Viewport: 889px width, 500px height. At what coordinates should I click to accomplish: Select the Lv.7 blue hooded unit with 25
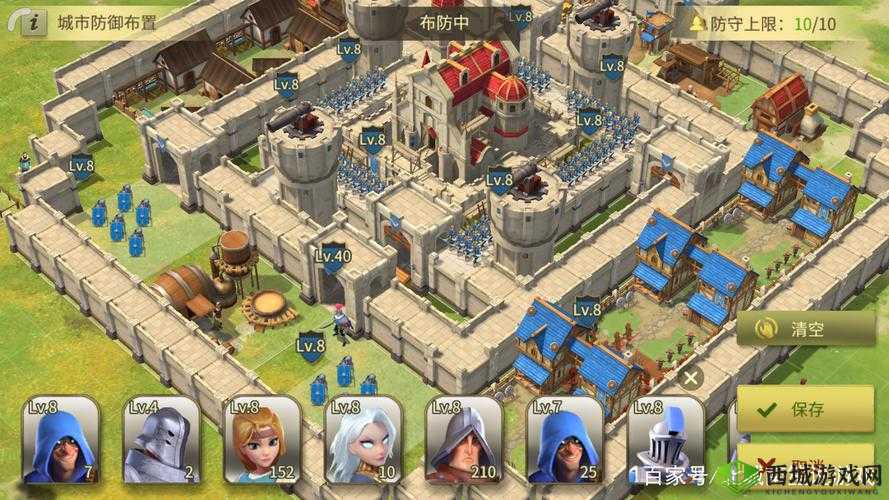coord(566,440)
